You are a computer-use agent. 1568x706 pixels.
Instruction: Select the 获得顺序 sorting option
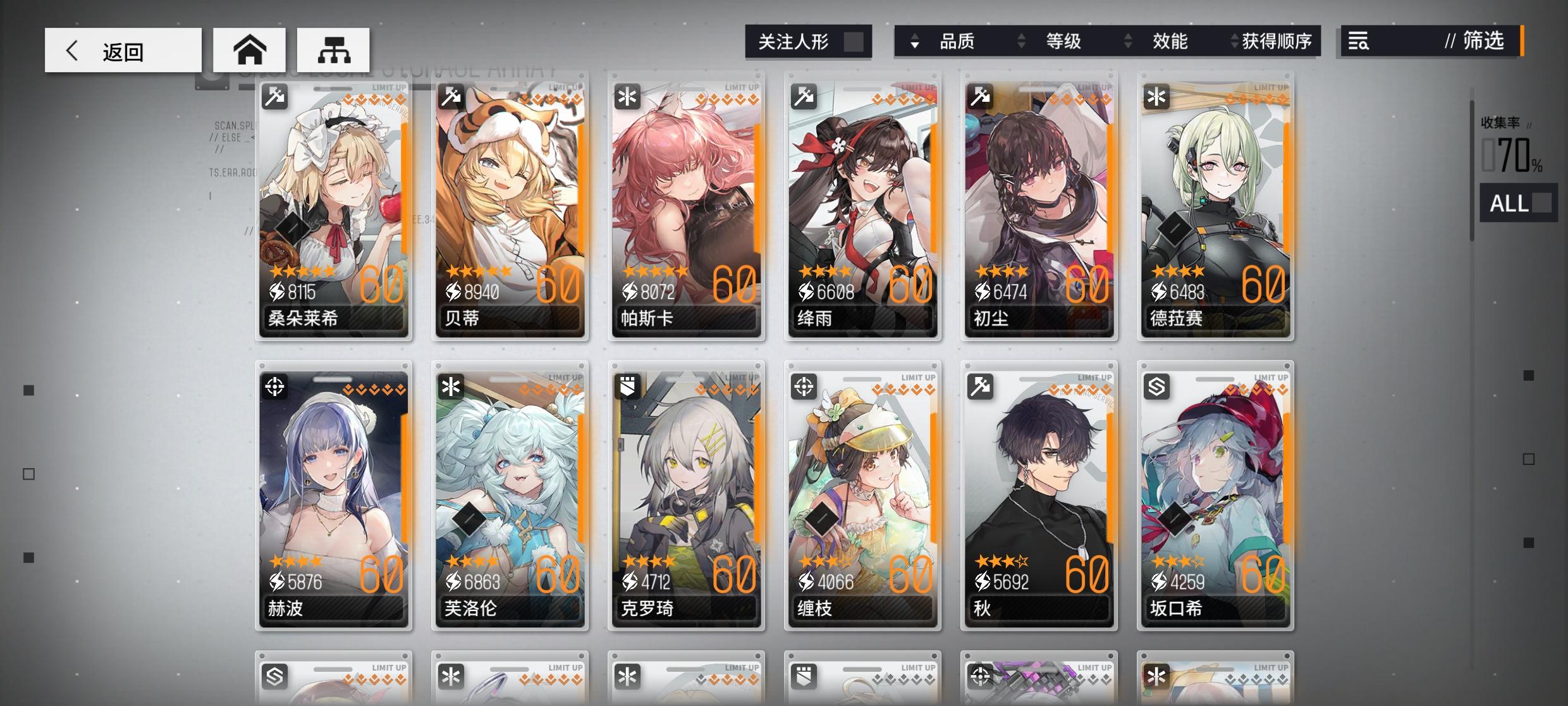tap(1278, 42)
